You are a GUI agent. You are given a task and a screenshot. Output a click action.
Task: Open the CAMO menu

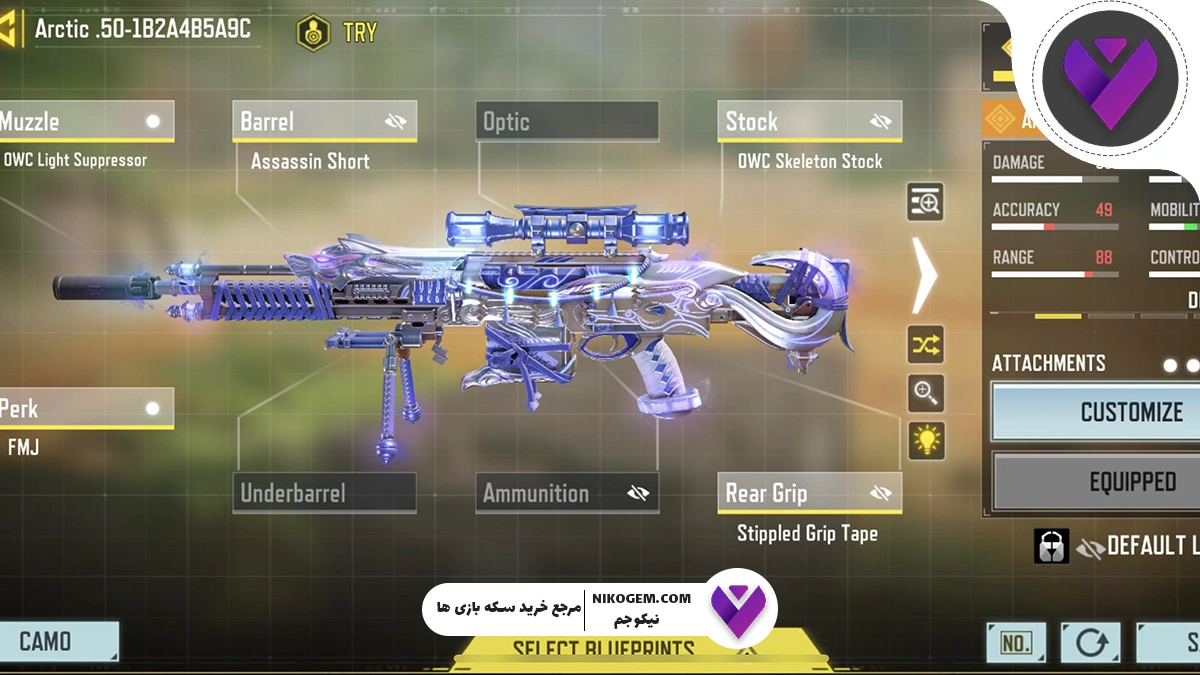coord(58,641)
